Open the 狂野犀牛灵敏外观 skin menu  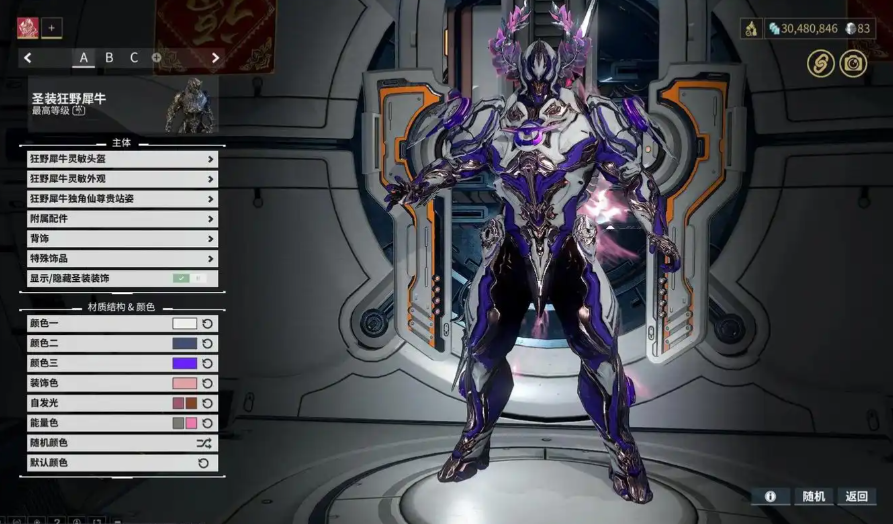pos(122,179)
